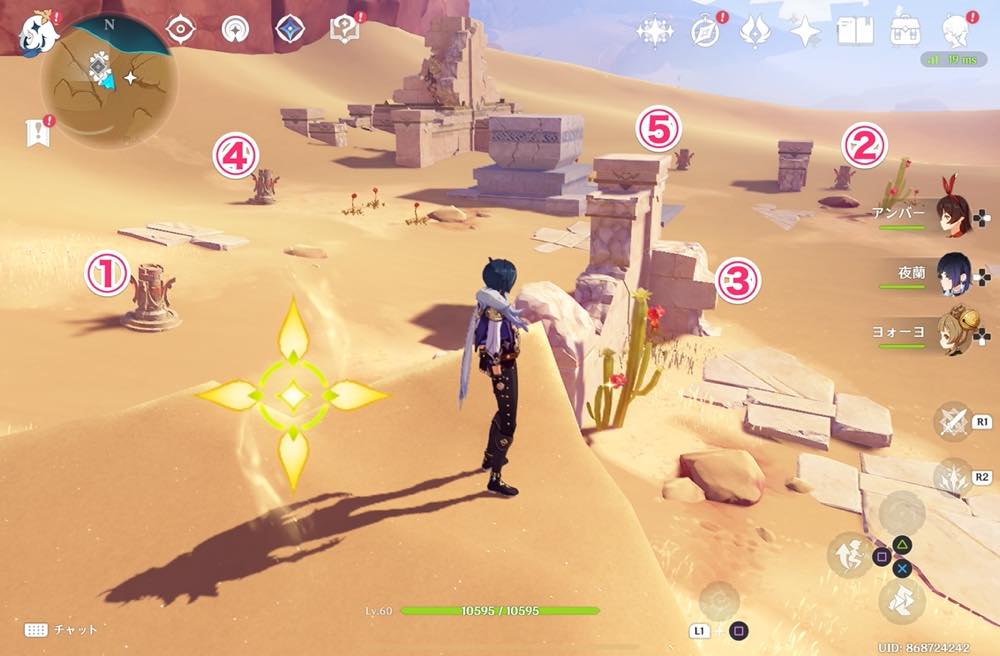Select the white arch icon beside the eye
Viewport: 1000px width, 656px height.
235,30
